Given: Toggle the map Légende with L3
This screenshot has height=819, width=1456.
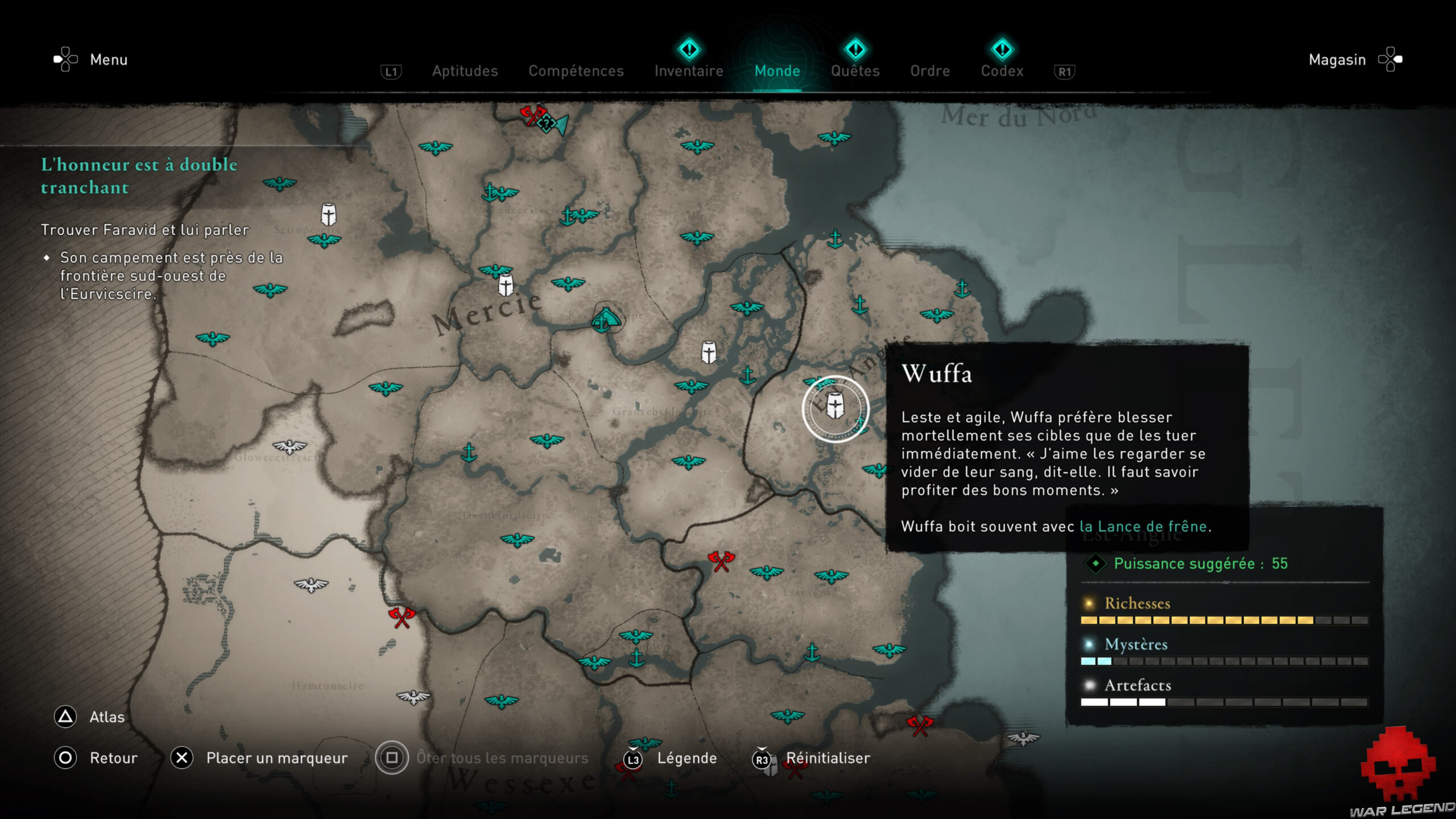Looking at the screenshot, I should [x=686, y=758].
